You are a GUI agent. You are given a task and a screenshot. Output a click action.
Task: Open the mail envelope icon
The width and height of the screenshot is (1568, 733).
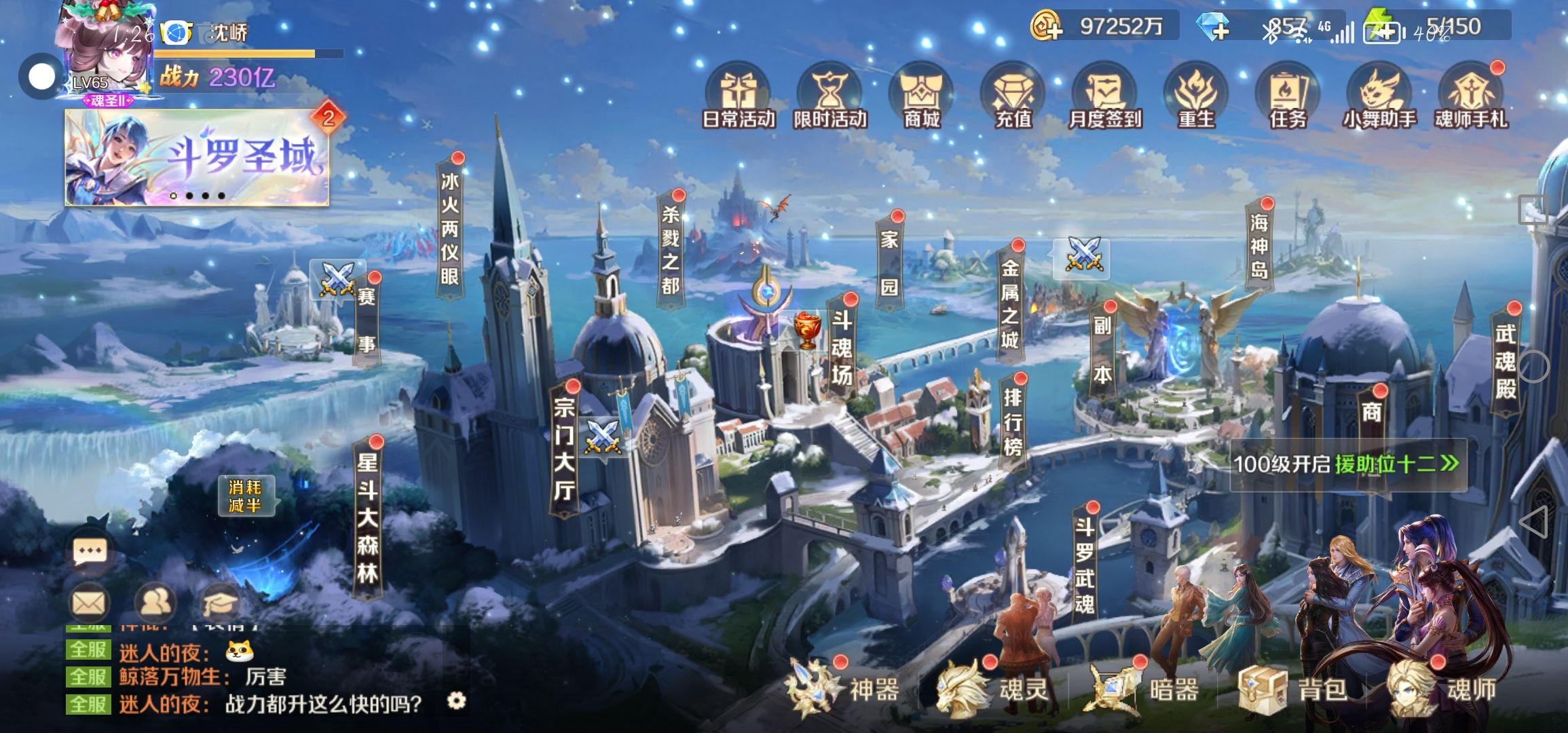[x=89, y=602]
